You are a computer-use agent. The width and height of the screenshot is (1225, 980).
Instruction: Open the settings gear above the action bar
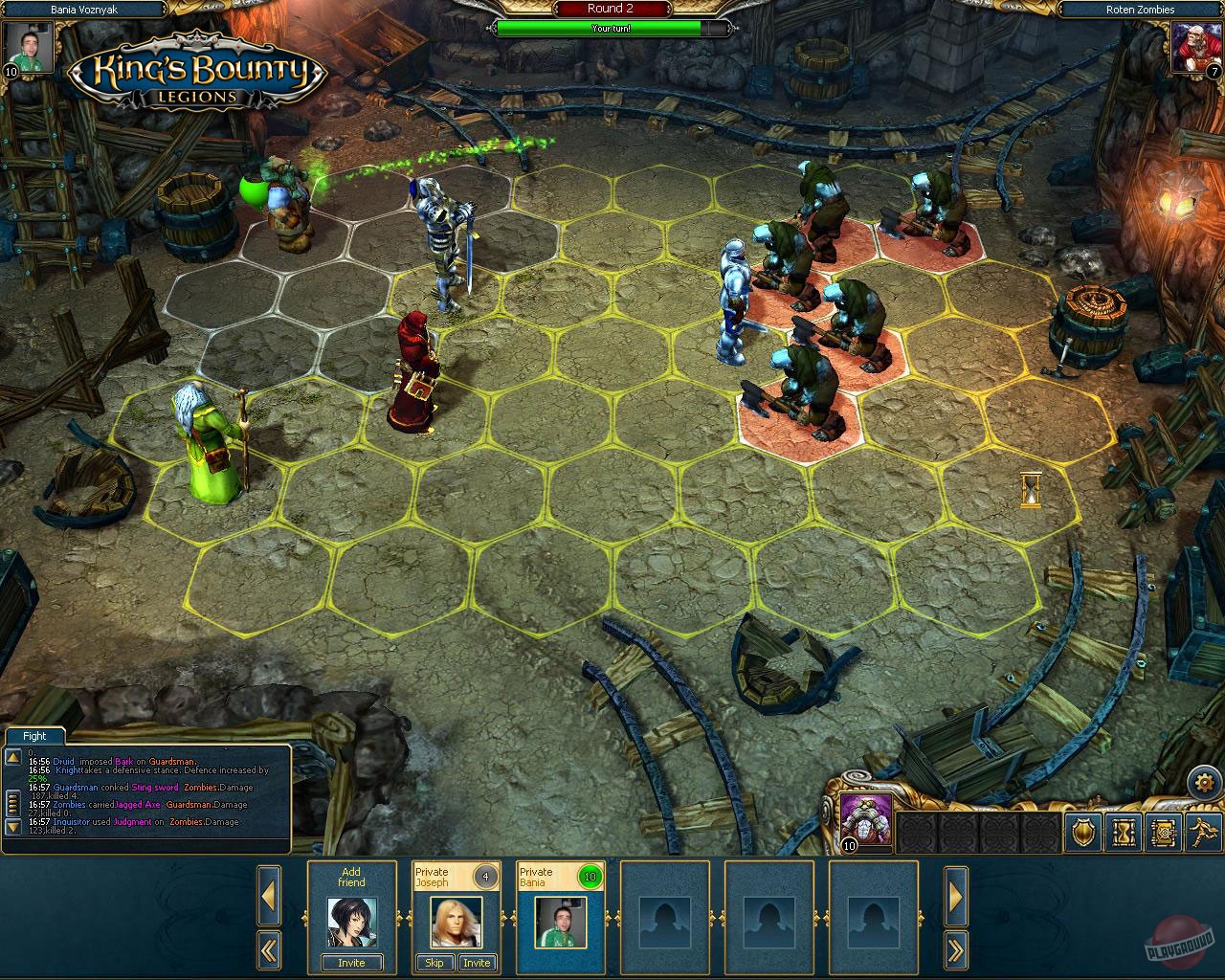(1205, 782)
